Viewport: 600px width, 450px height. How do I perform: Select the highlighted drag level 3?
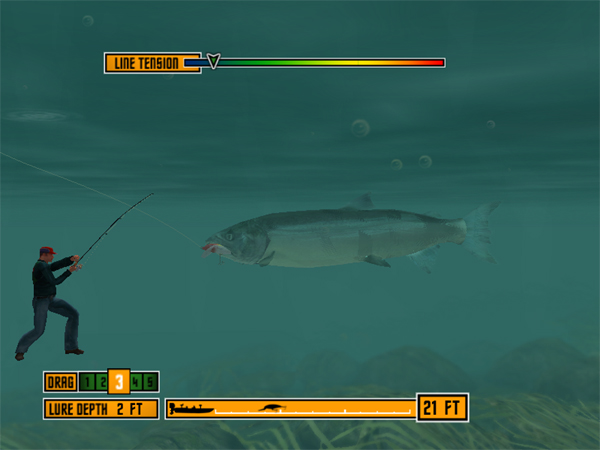pos(118,381)
